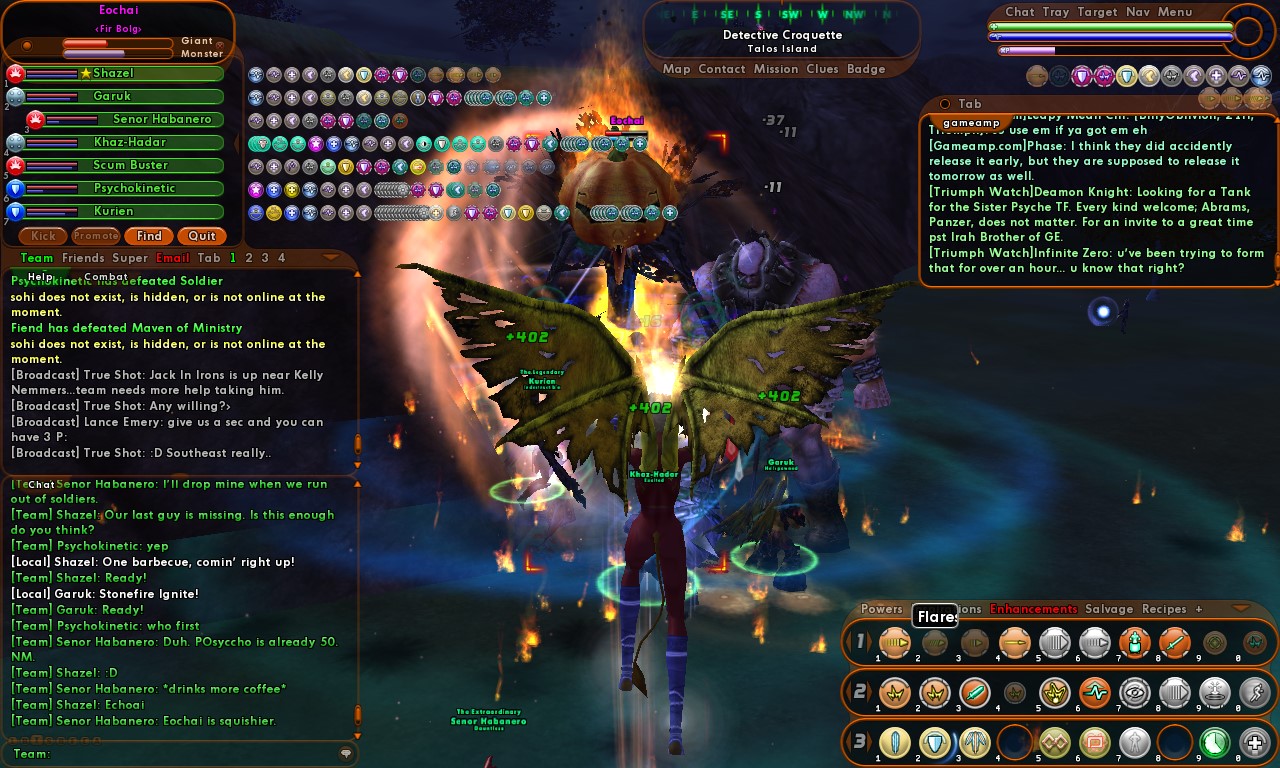
Task: Open the Contact list
Action: click(722, 69)
